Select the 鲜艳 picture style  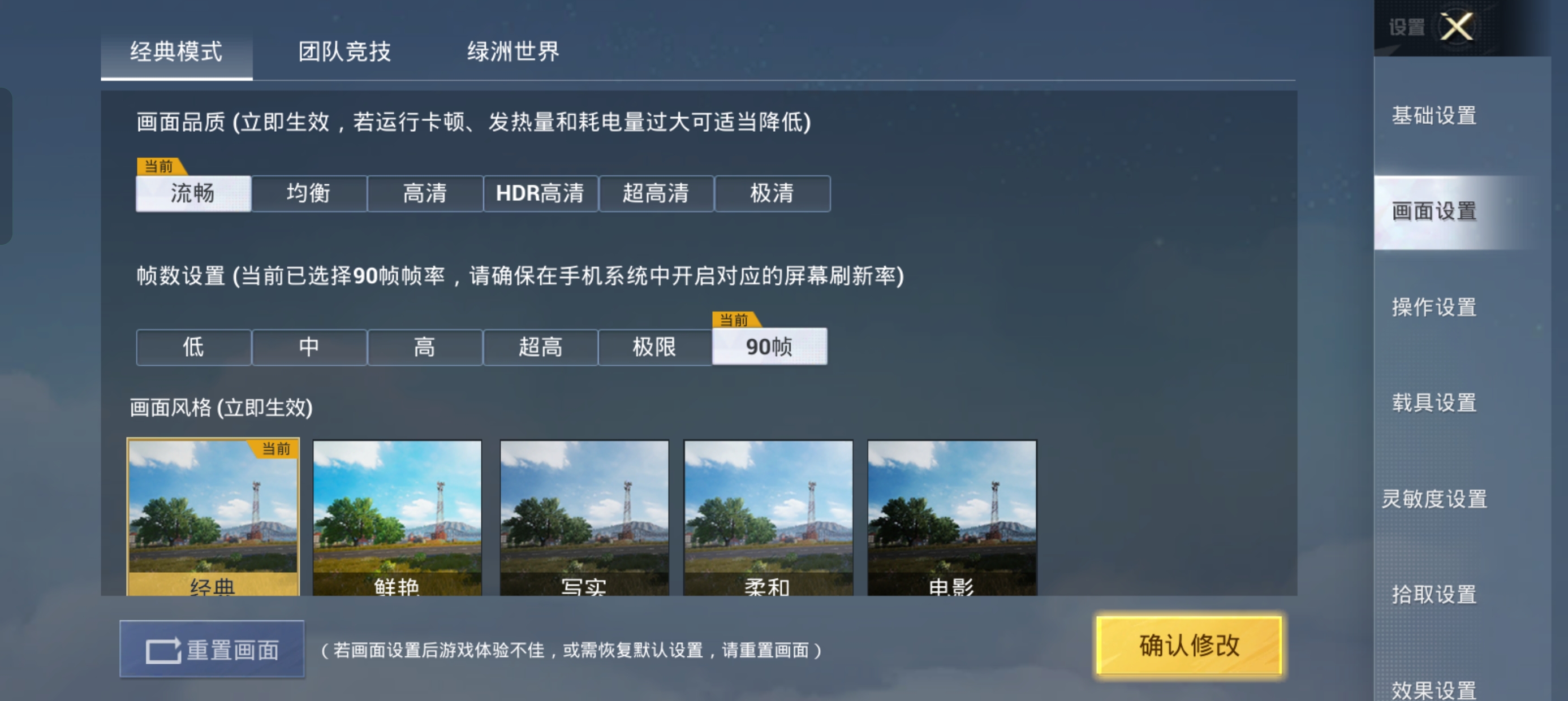pyautogui.click(x=397, y=517)
